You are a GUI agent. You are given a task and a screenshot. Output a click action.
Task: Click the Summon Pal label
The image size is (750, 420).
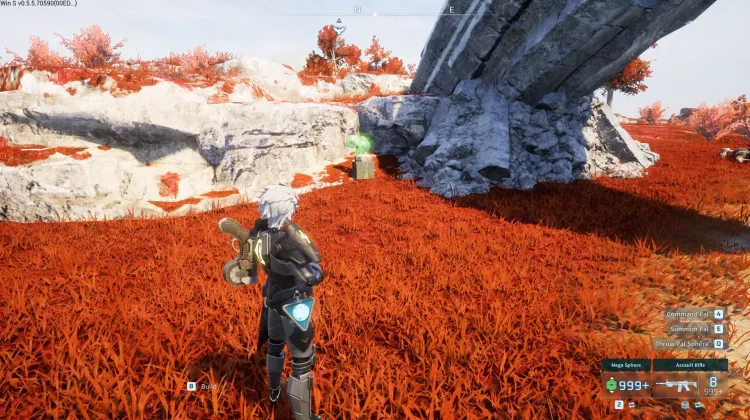pyautogui.click(x=691, y=328)
